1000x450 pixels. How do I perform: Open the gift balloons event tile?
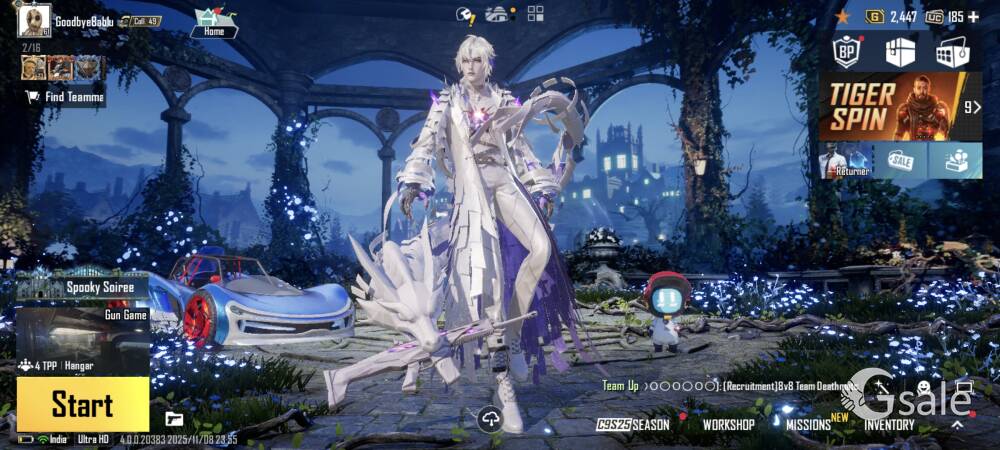pyautogui.click(x=955, y=160)
